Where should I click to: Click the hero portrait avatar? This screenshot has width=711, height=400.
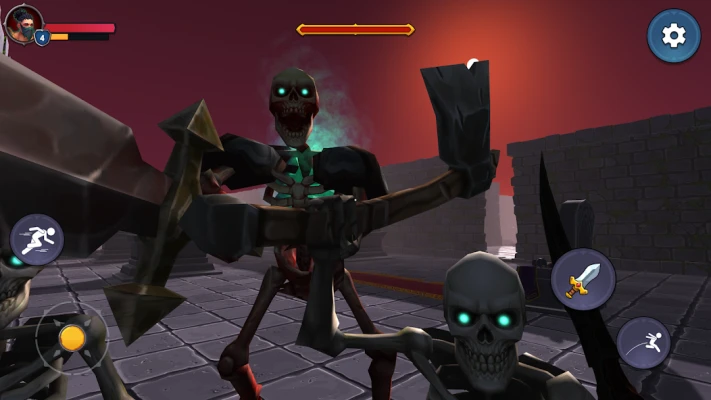pyautogui.click(x=23, y=22)
